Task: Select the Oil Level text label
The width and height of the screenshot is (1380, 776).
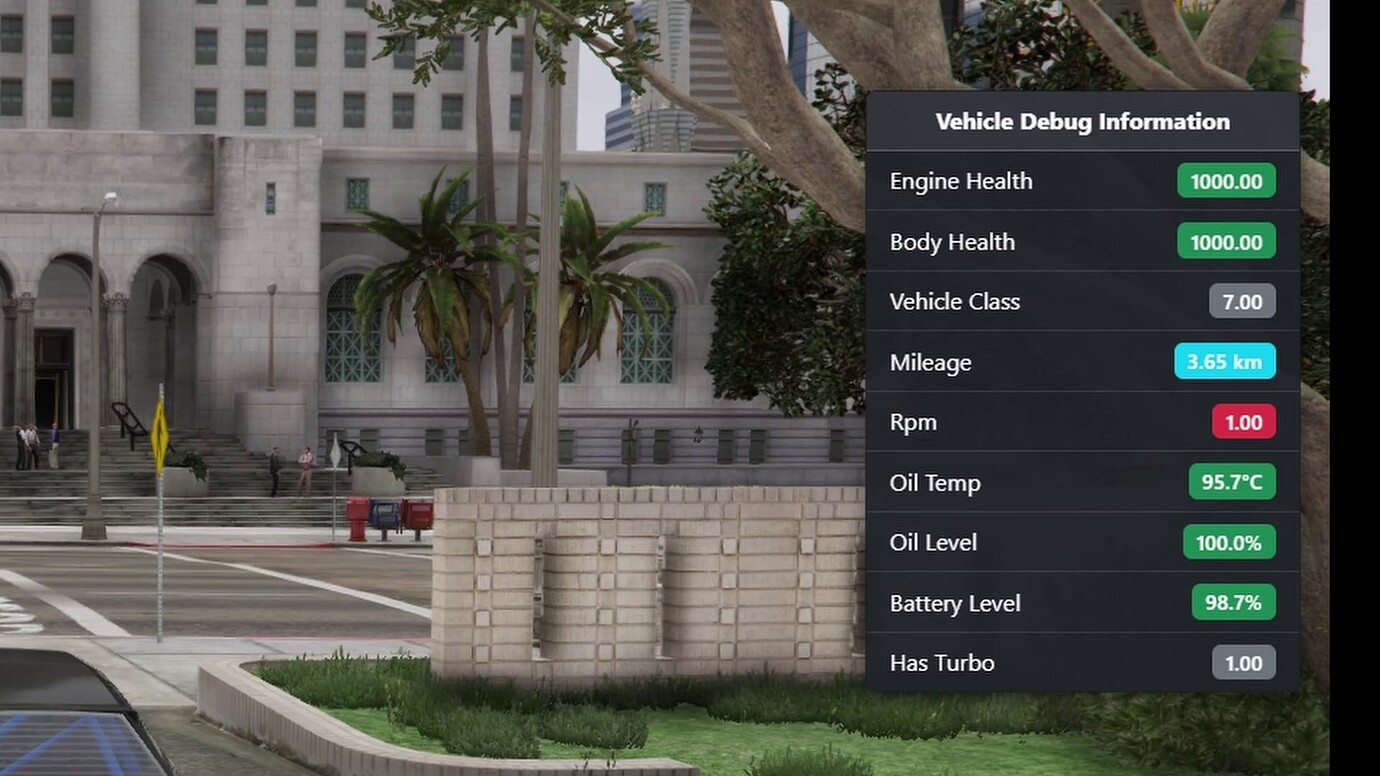Action: coord(933,542)
